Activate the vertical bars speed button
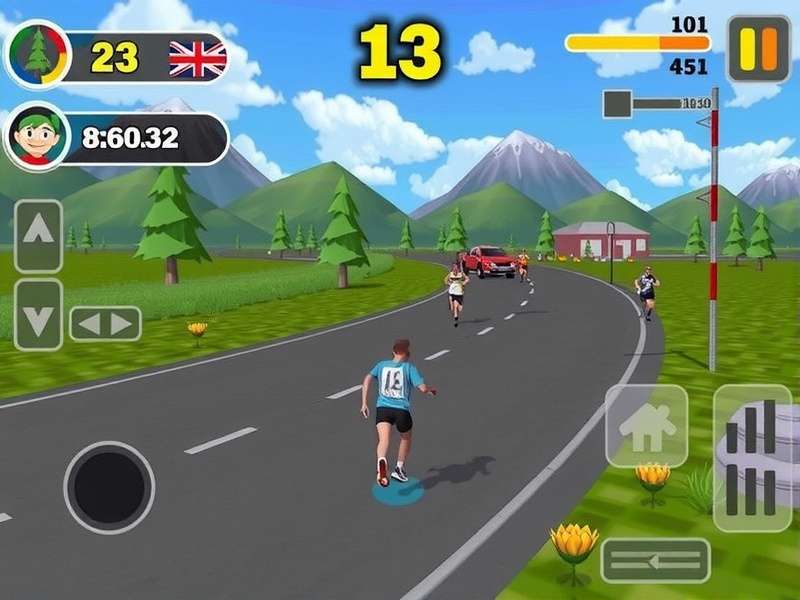800x600 pixels. point(752,457)
